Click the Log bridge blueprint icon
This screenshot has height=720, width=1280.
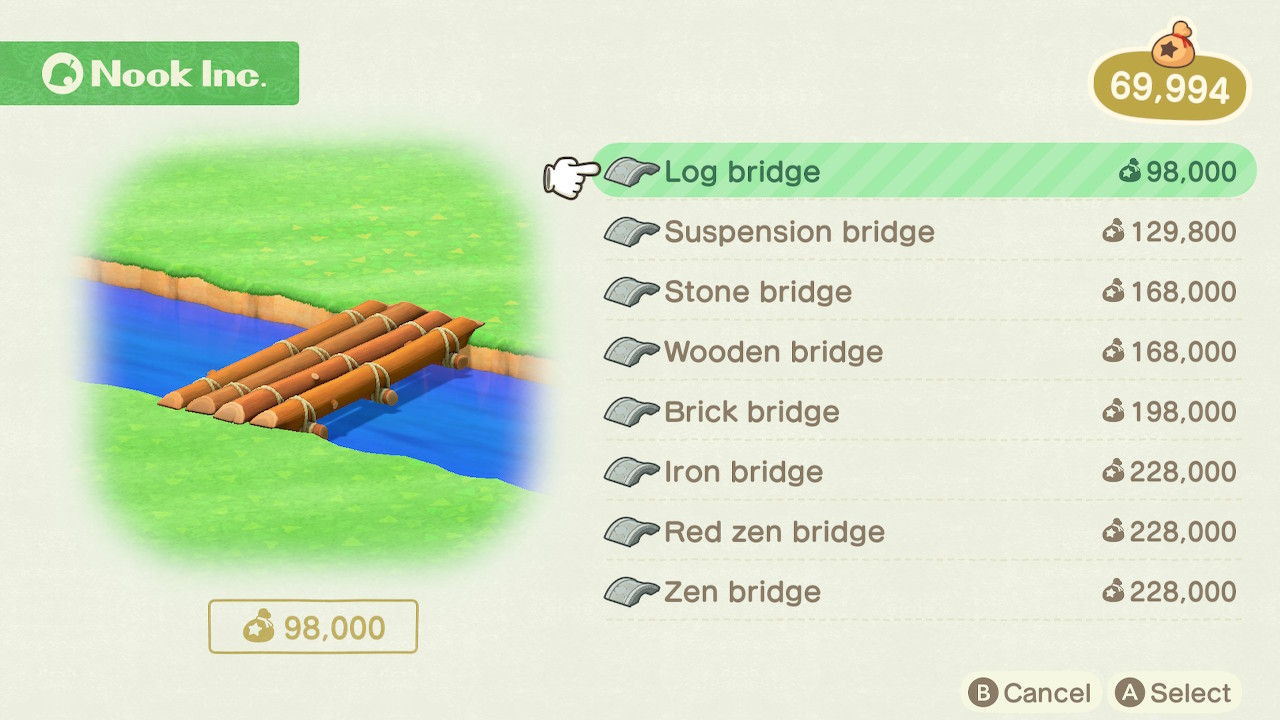pyautogui.click(x=630, y=172)
